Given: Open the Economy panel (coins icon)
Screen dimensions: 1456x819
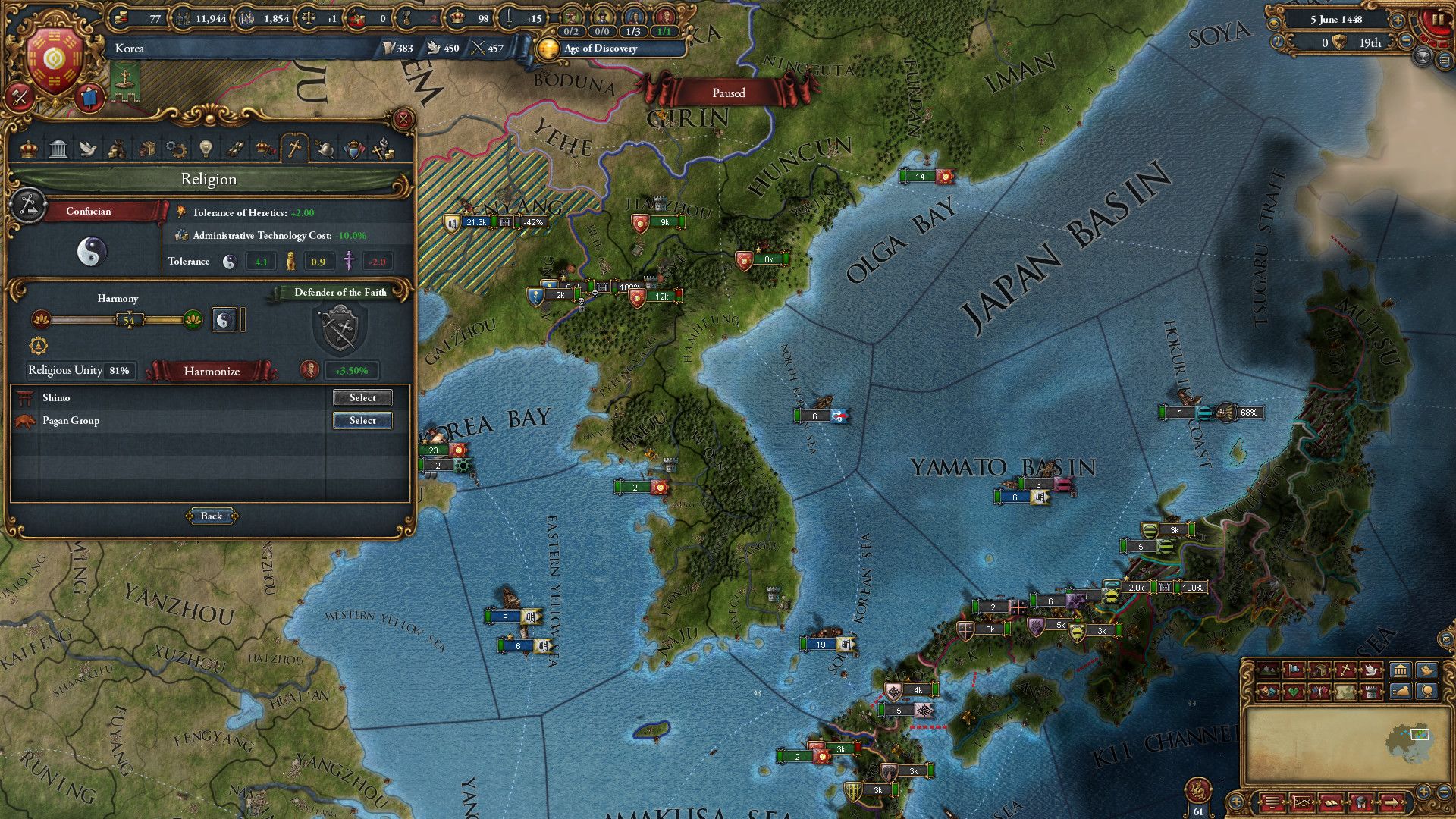Looking at the screenshot, I should [118, 148].
